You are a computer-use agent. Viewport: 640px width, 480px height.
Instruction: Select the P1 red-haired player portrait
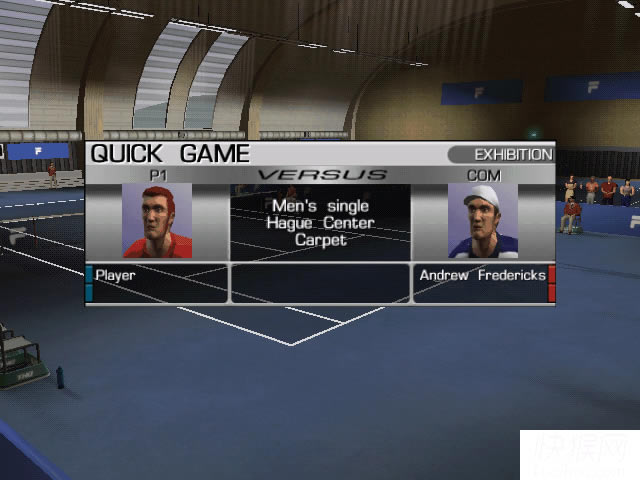click(157, 221)
